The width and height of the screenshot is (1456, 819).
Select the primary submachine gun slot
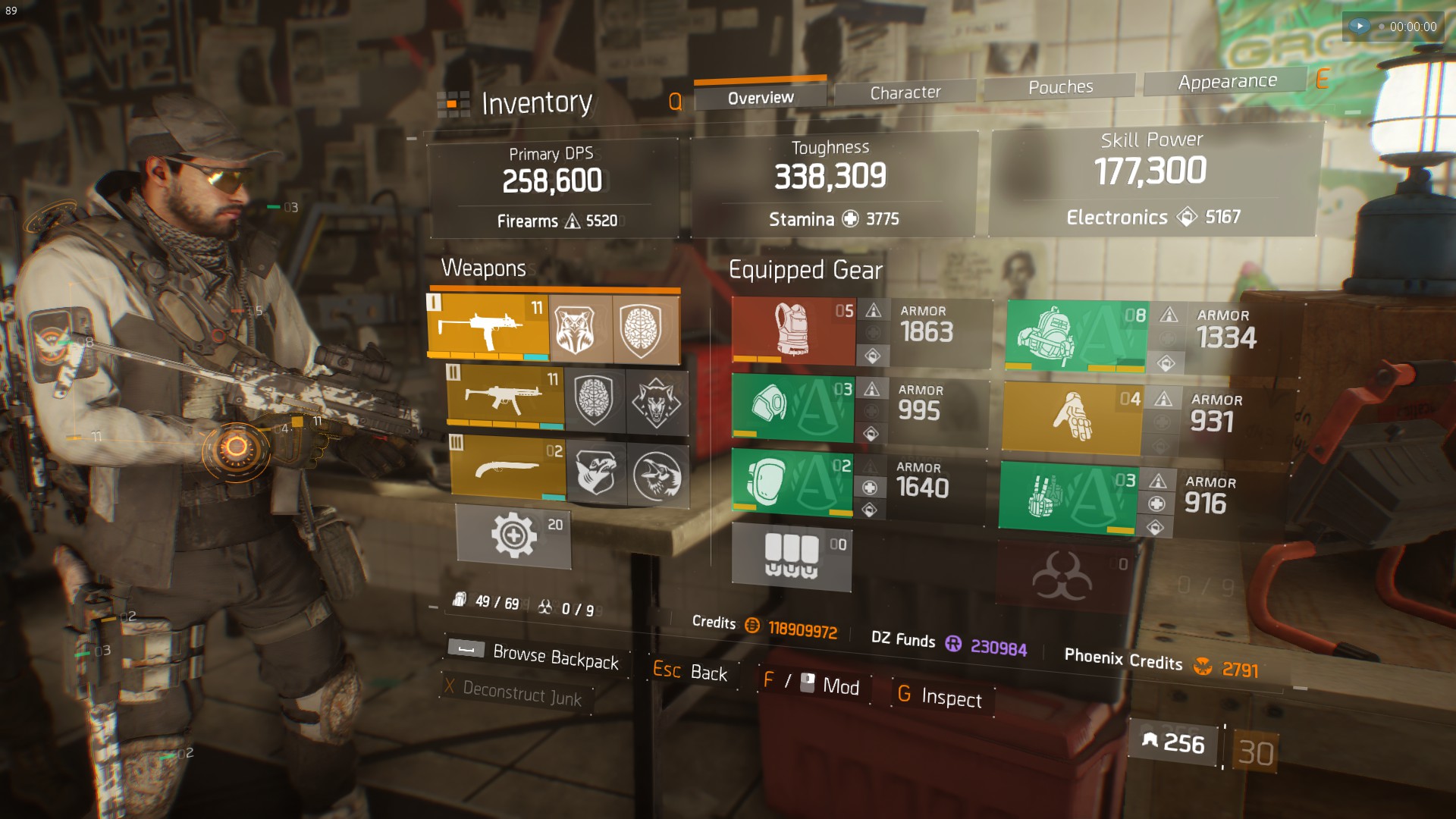(488, 328)
